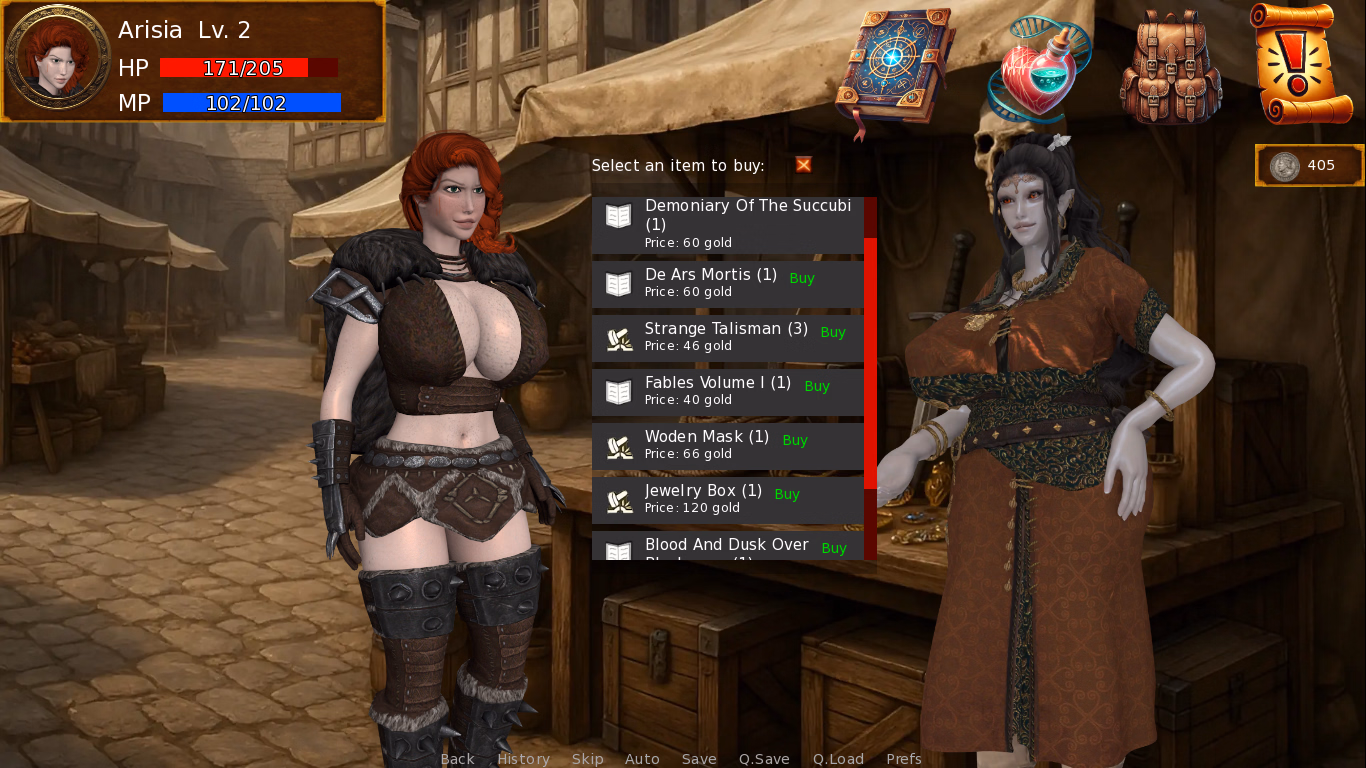Buy Blood And Dusk Over book
Image resolution: width=1366 pixels, height=768 pixels.
coord(833,548)
